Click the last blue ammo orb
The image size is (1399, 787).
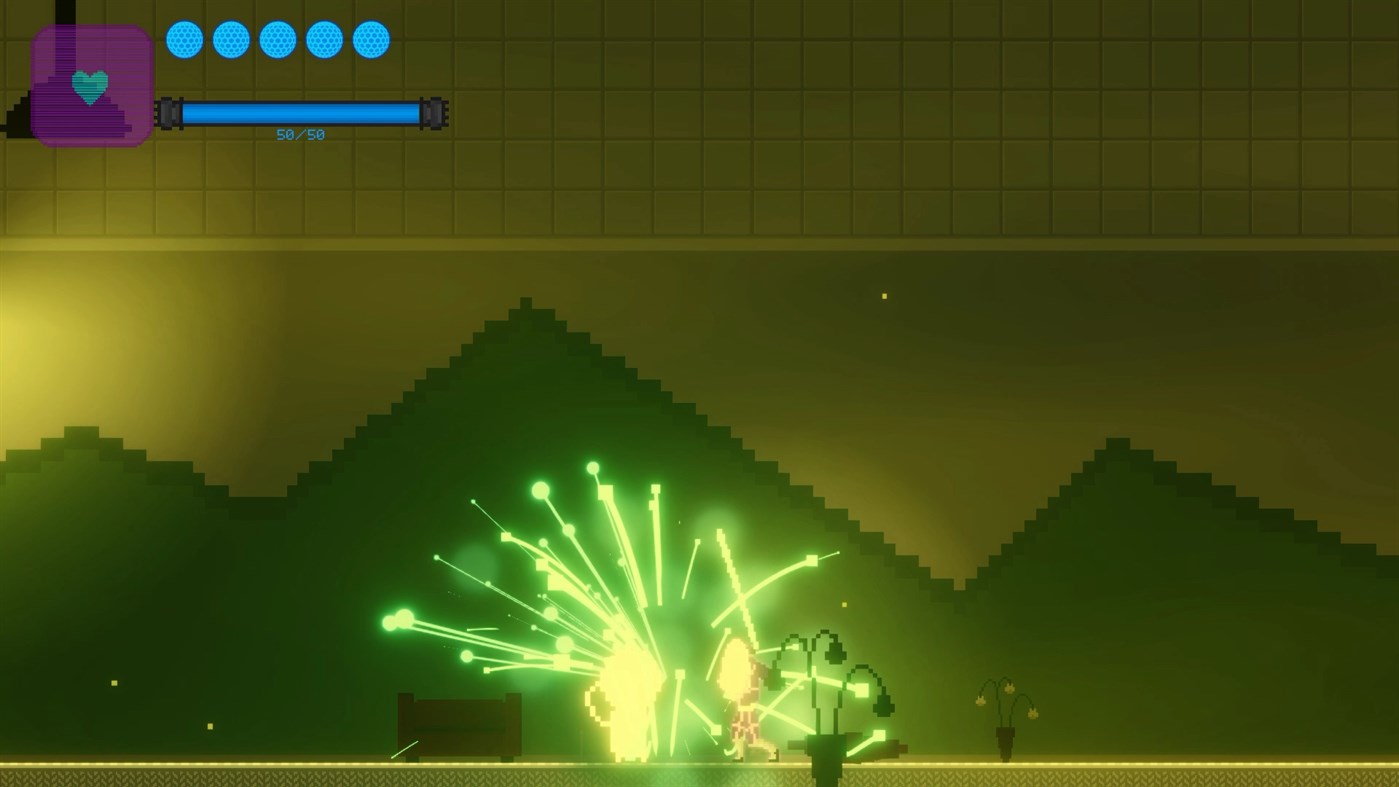click(x=371, y=39)
